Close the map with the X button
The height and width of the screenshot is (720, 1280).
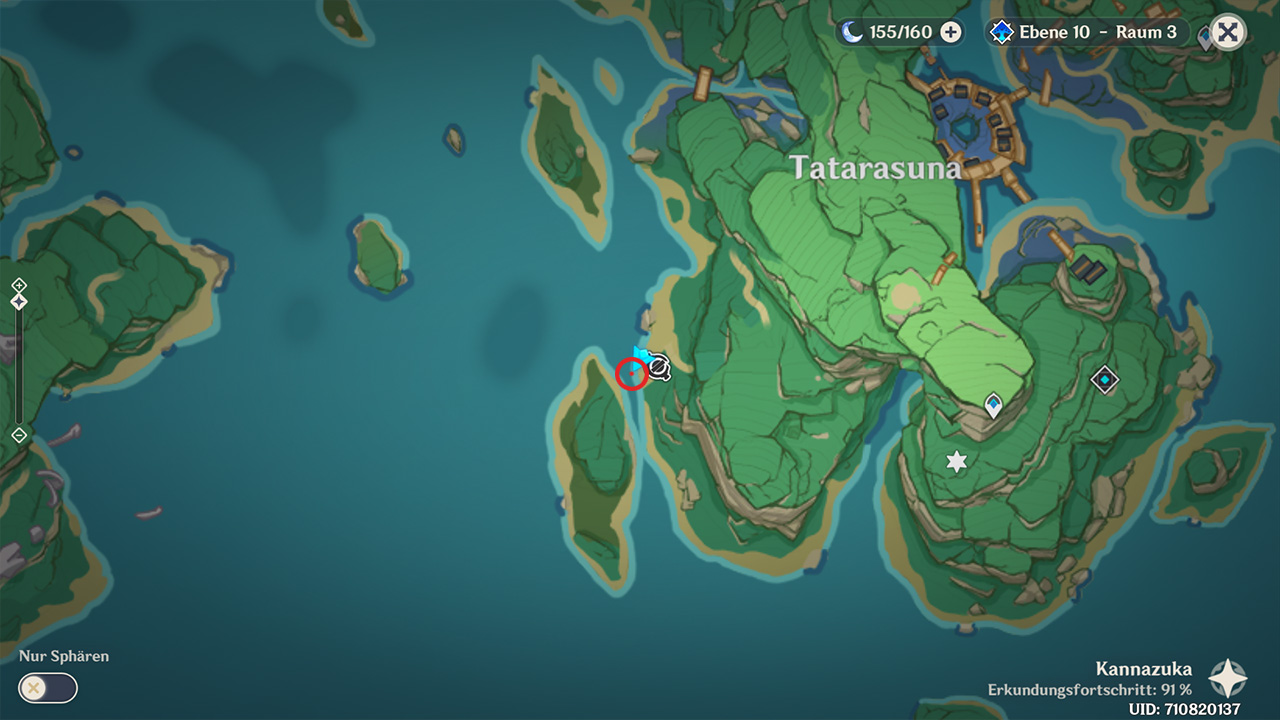click(1228, 32)
